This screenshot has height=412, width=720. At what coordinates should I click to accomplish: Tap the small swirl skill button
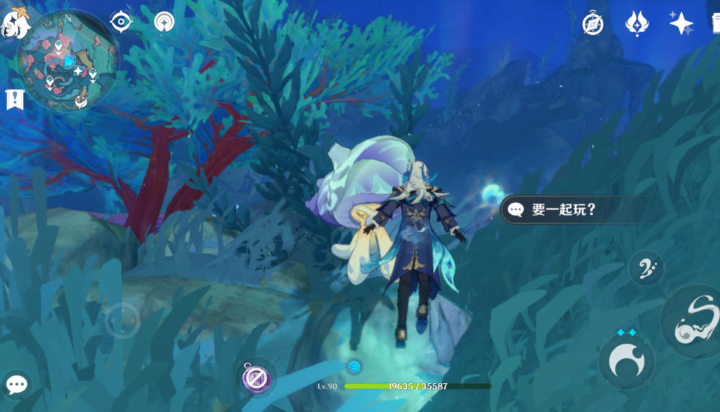(646, 268)
